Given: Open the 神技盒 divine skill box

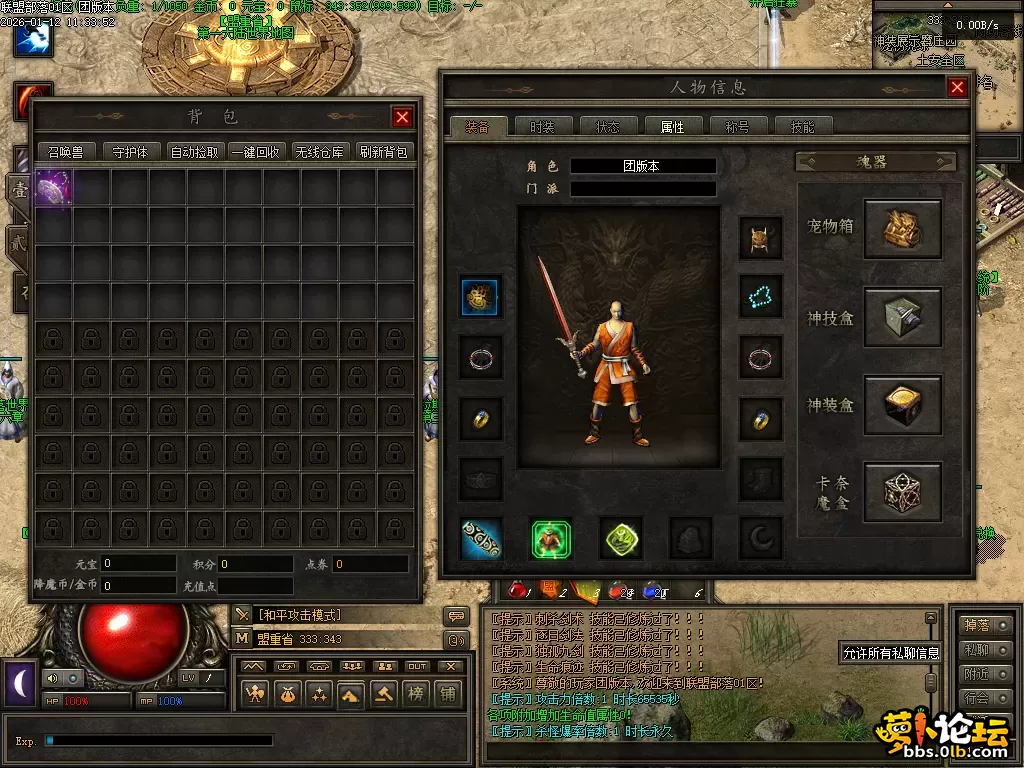Looking at the screenshot, I should pos(902,317).
